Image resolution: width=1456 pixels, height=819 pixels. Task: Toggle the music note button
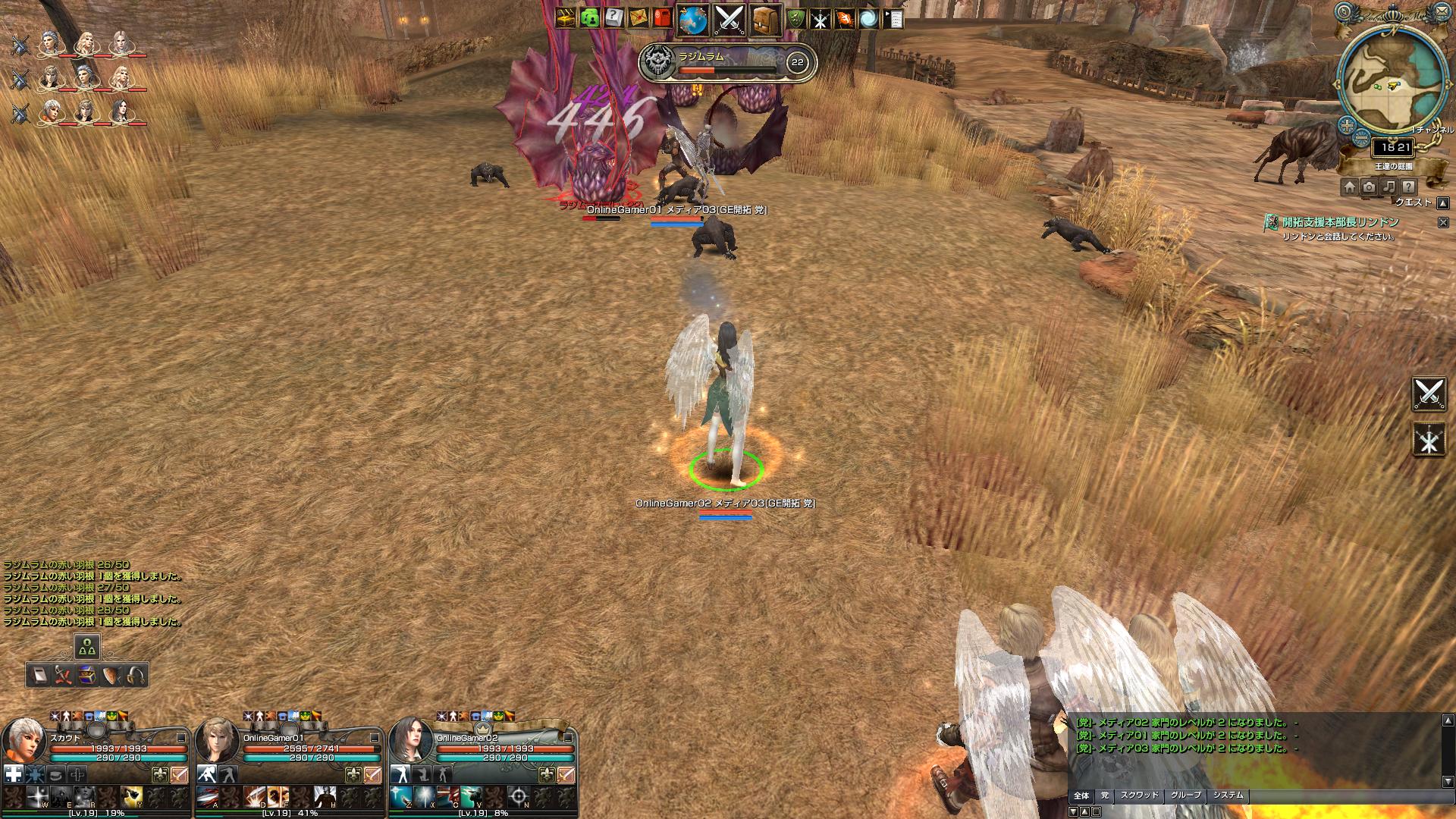click(1389, 187)
